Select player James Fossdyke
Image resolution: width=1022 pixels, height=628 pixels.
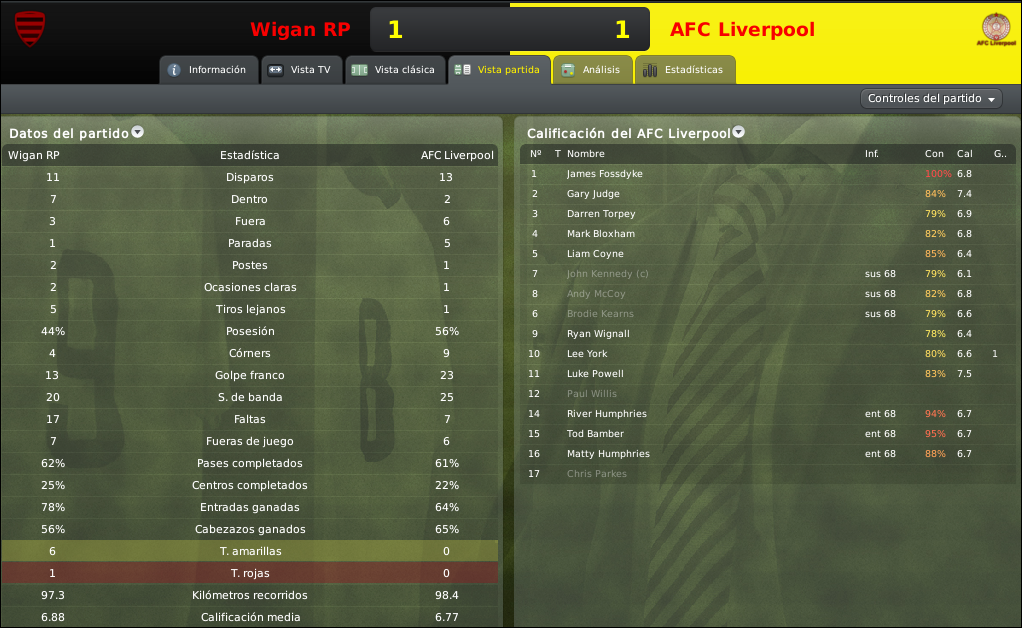(604, 174)
